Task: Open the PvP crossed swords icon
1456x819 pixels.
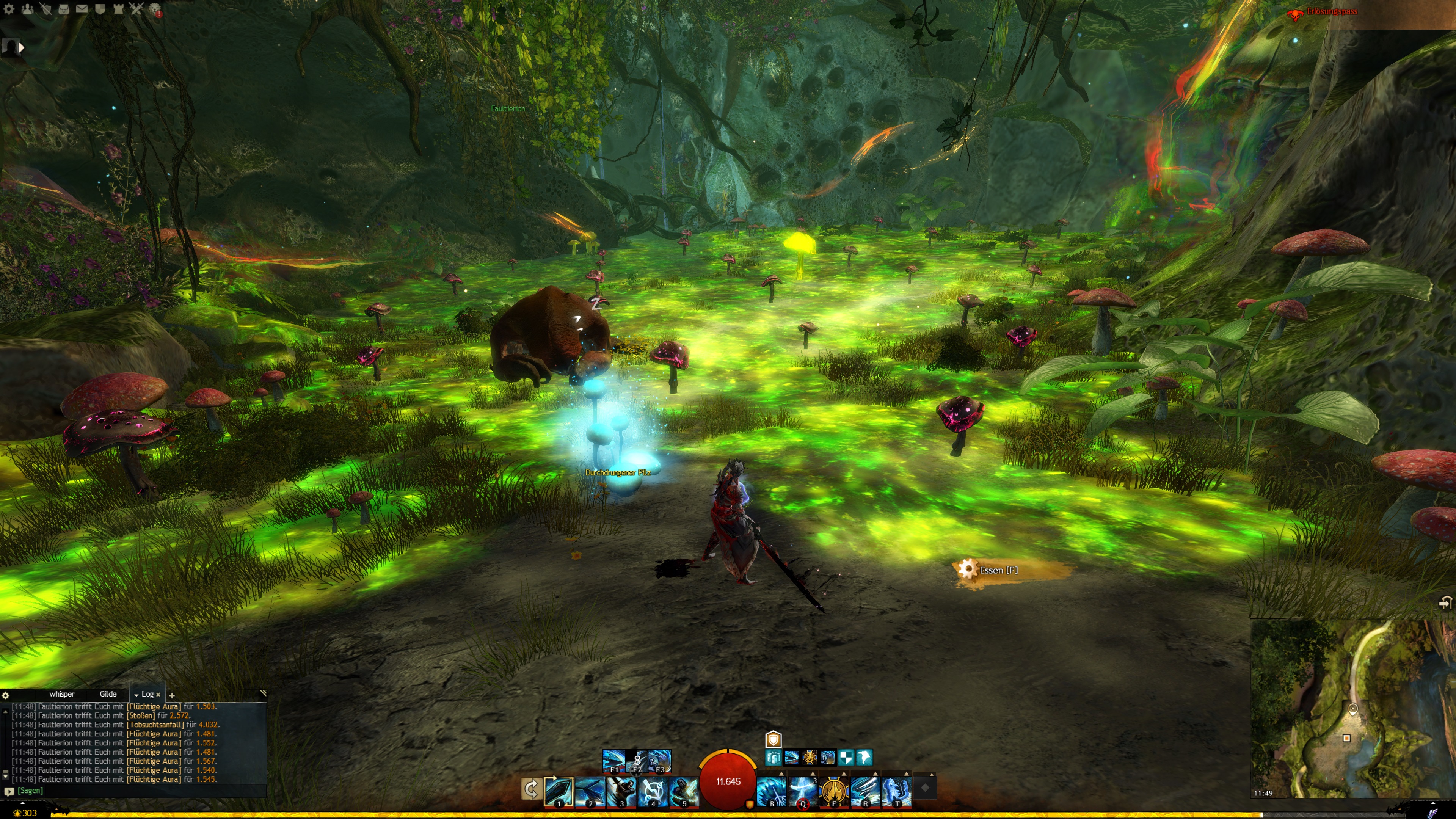Action: coord(136,8)
